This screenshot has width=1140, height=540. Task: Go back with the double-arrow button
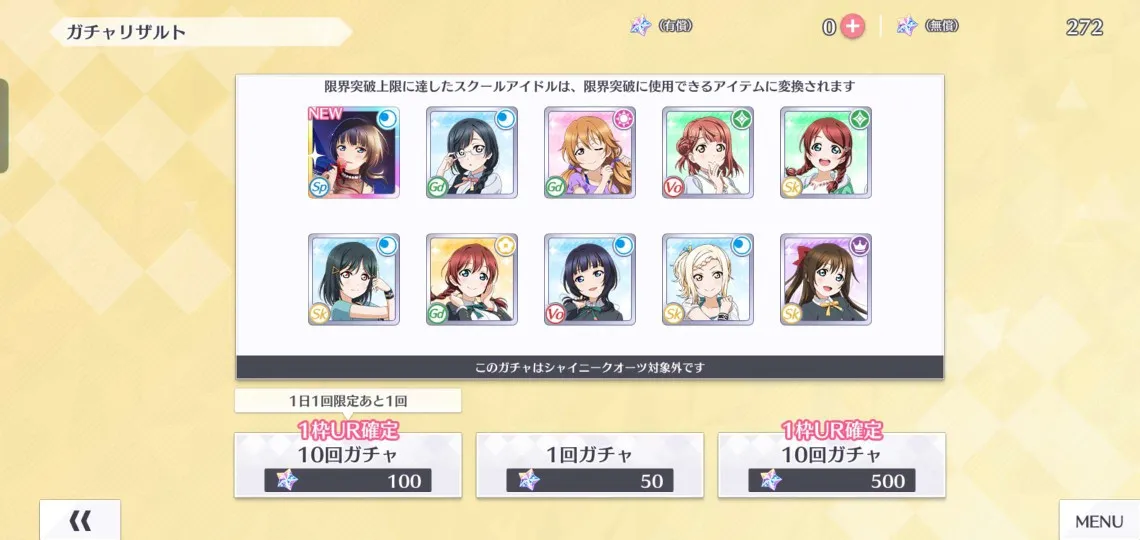tap(80, 520)
